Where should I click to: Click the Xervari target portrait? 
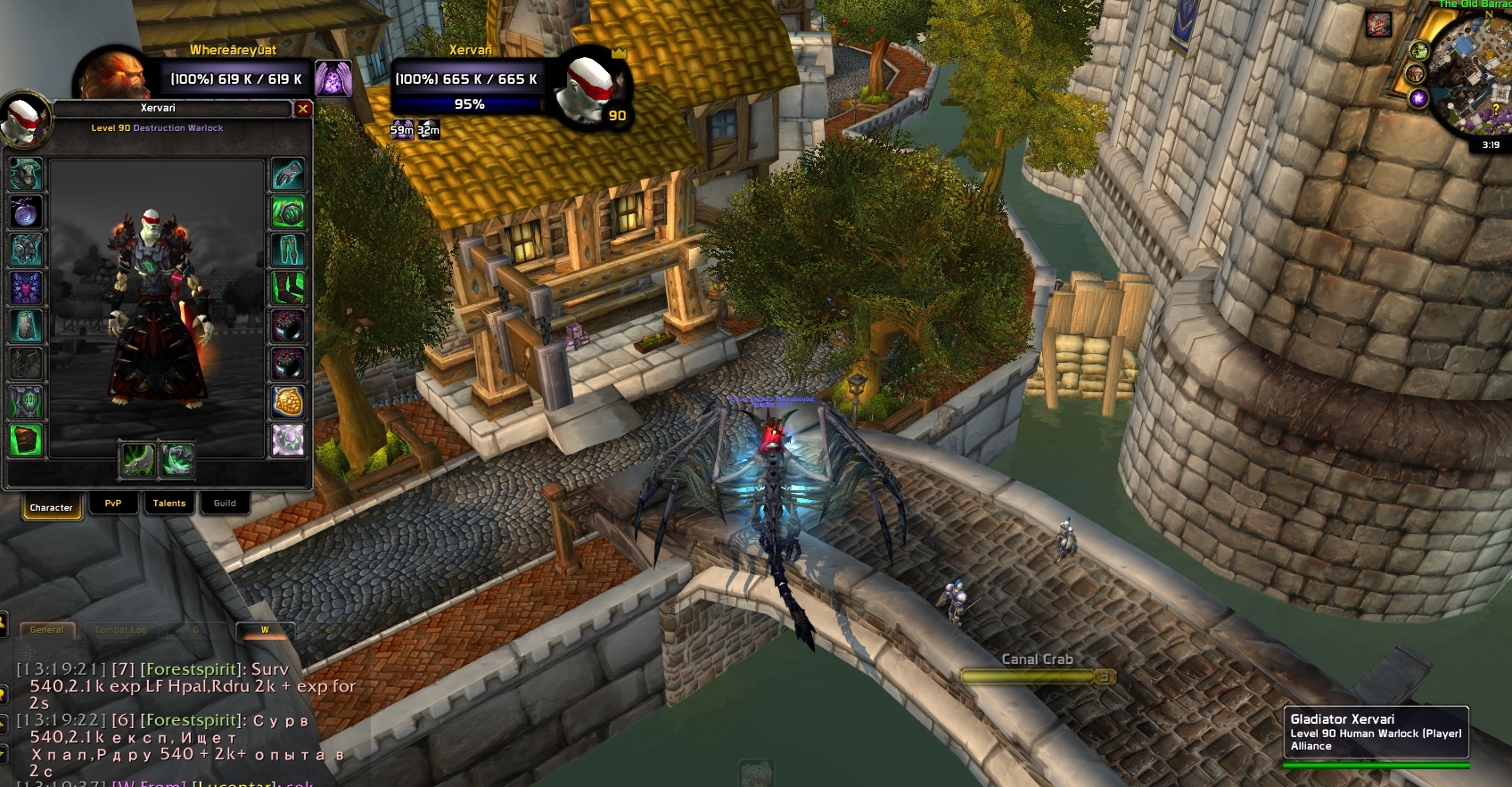pyautogui.click(x=588, y=89)
